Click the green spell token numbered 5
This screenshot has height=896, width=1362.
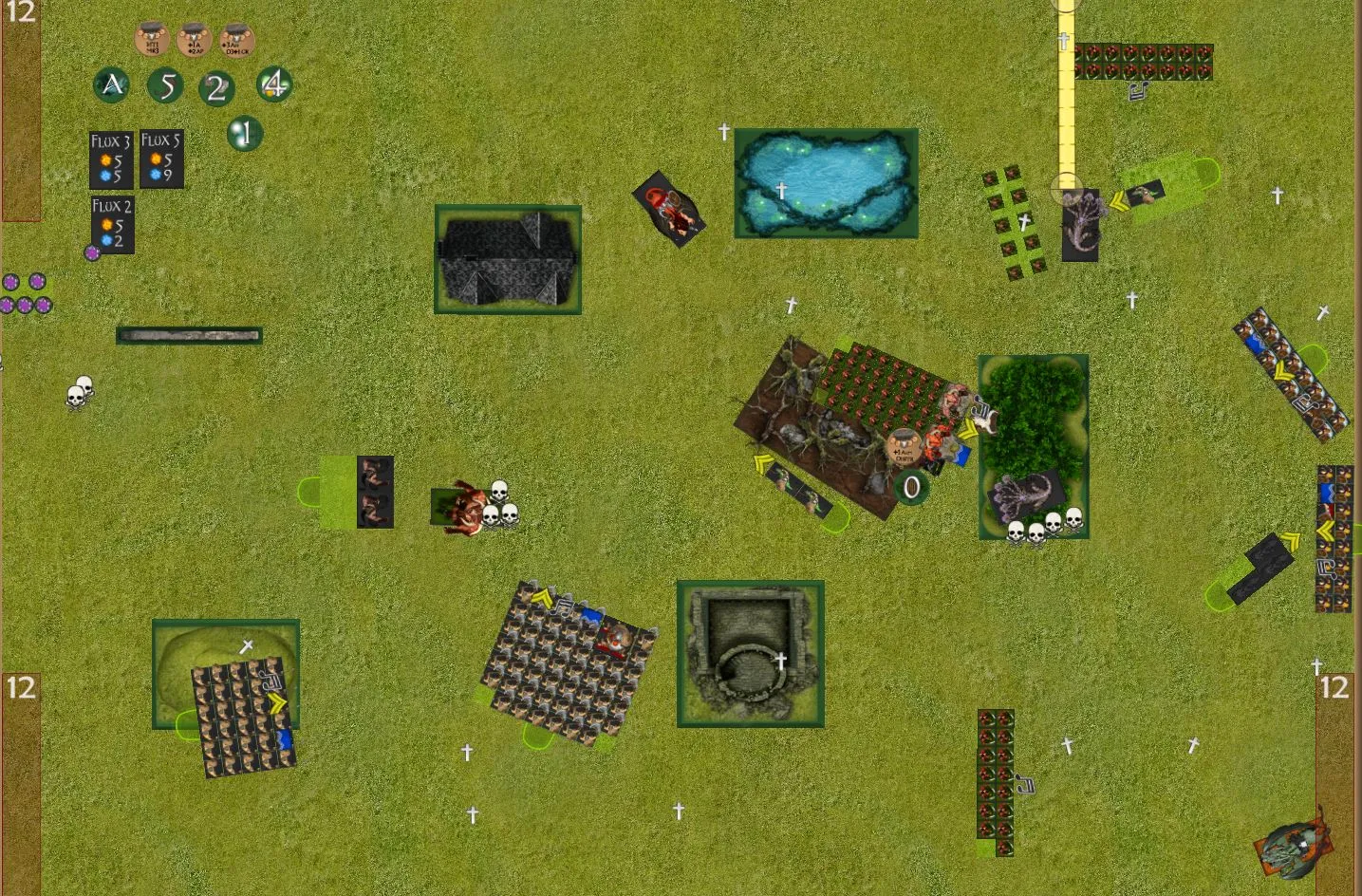[166, 86]
